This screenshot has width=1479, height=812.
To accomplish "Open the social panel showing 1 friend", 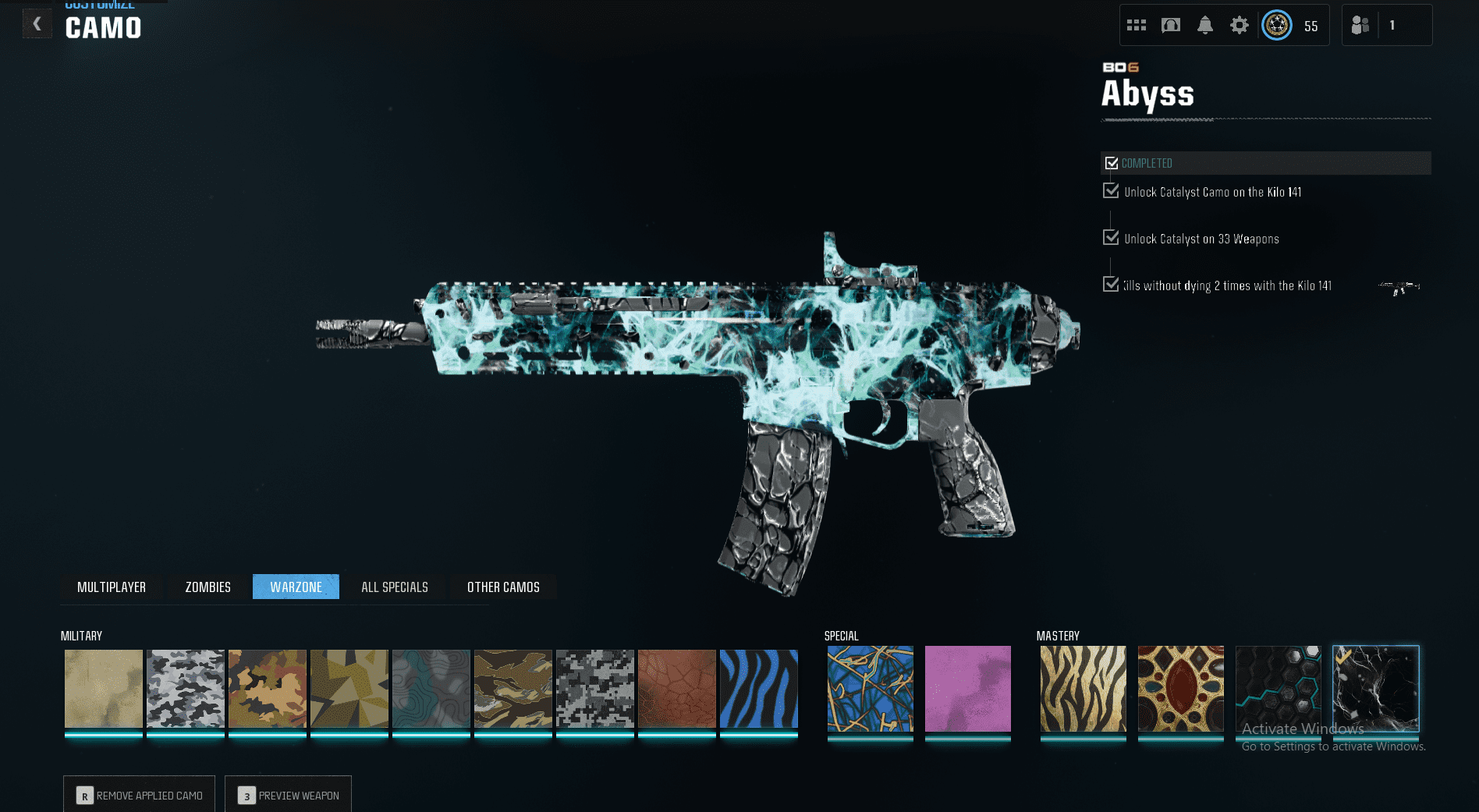I will 1360,24.
